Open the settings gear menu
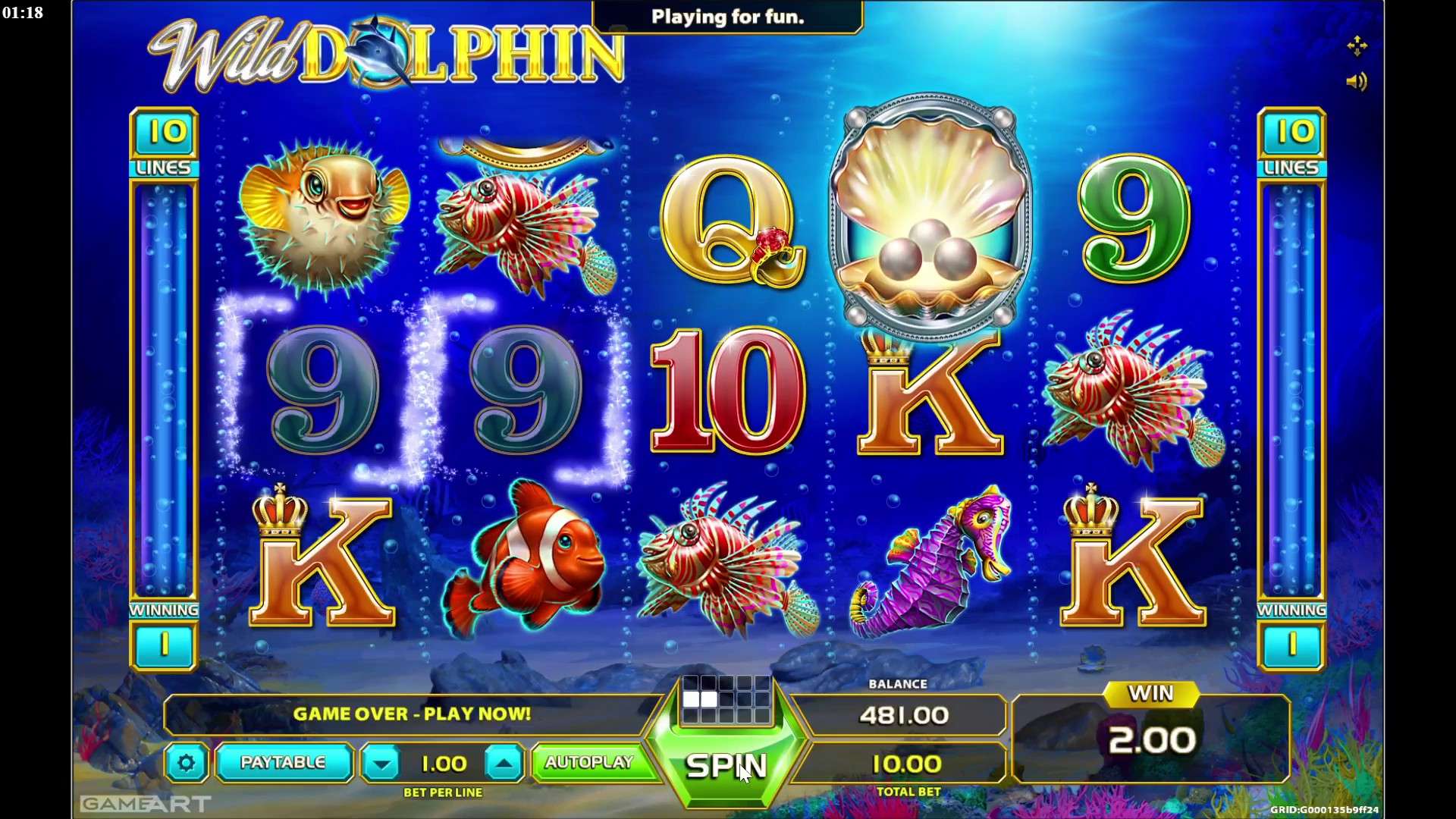Viewport: 1456px width, 819px height. (187, 763)
